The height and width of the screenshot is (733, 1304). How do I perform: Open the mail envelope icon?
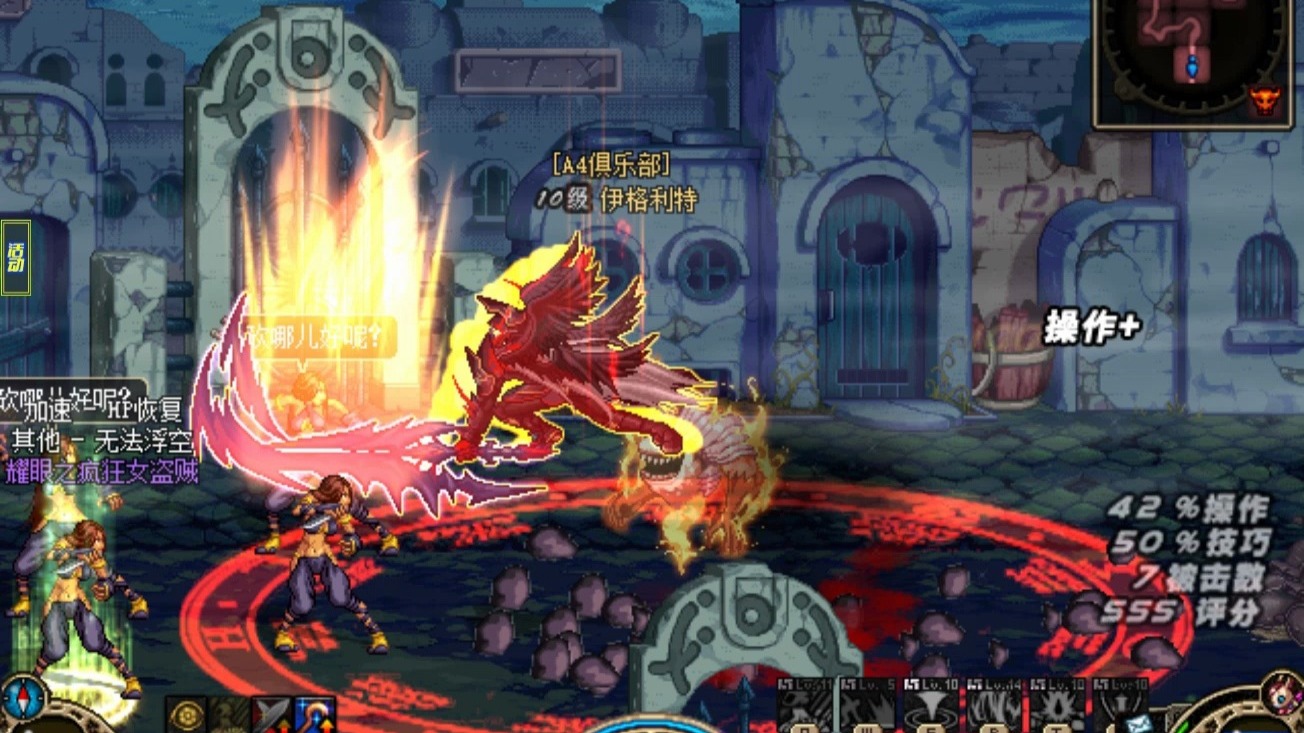tap(1135, 721)
